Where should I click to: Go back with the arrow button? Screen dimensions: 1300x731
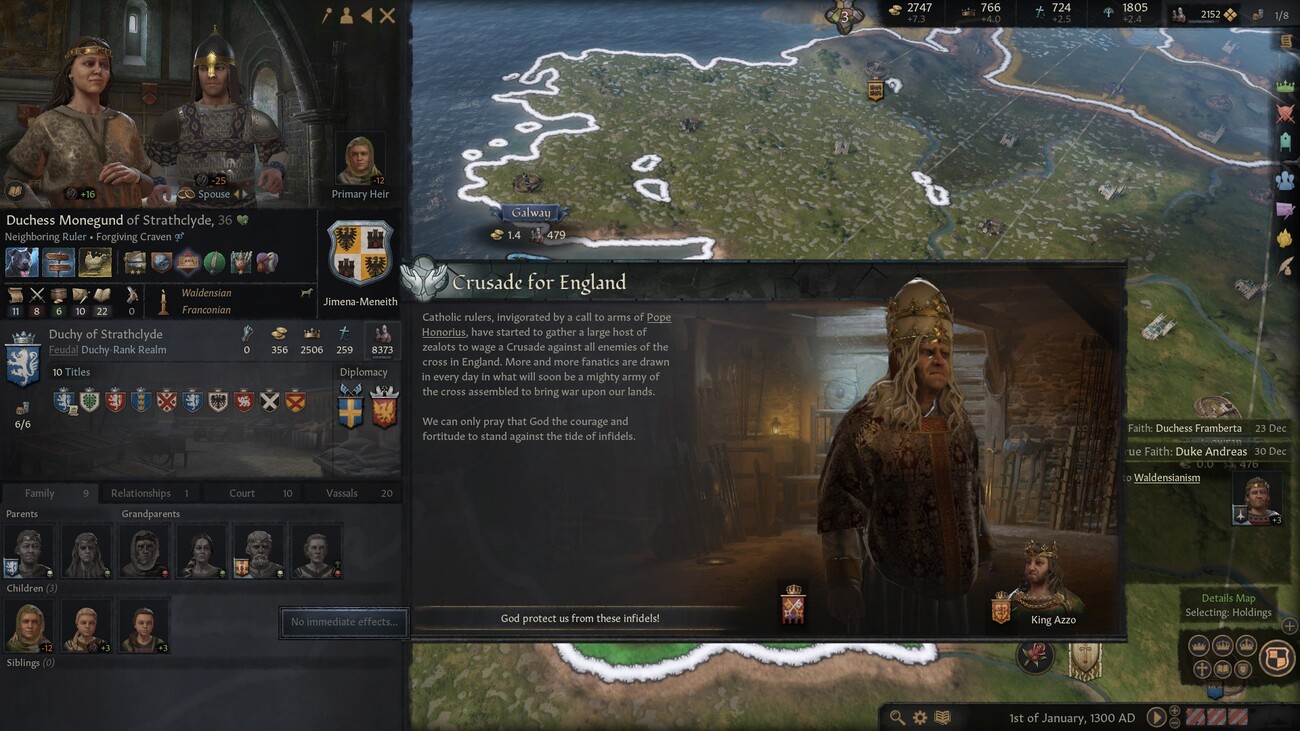pyautogui.click(x=366, y=15)
